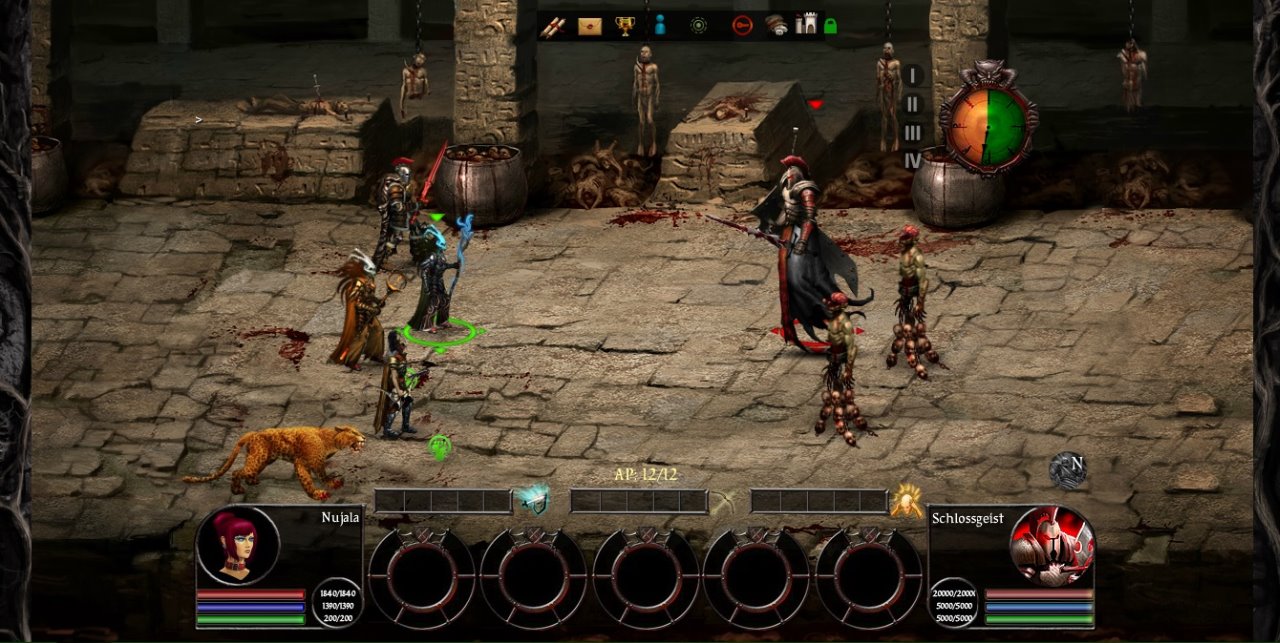Viewport: 1280px width, 643px height.
Task: Activate the glowing cyan shield icon
Action: tap(531, 500)
